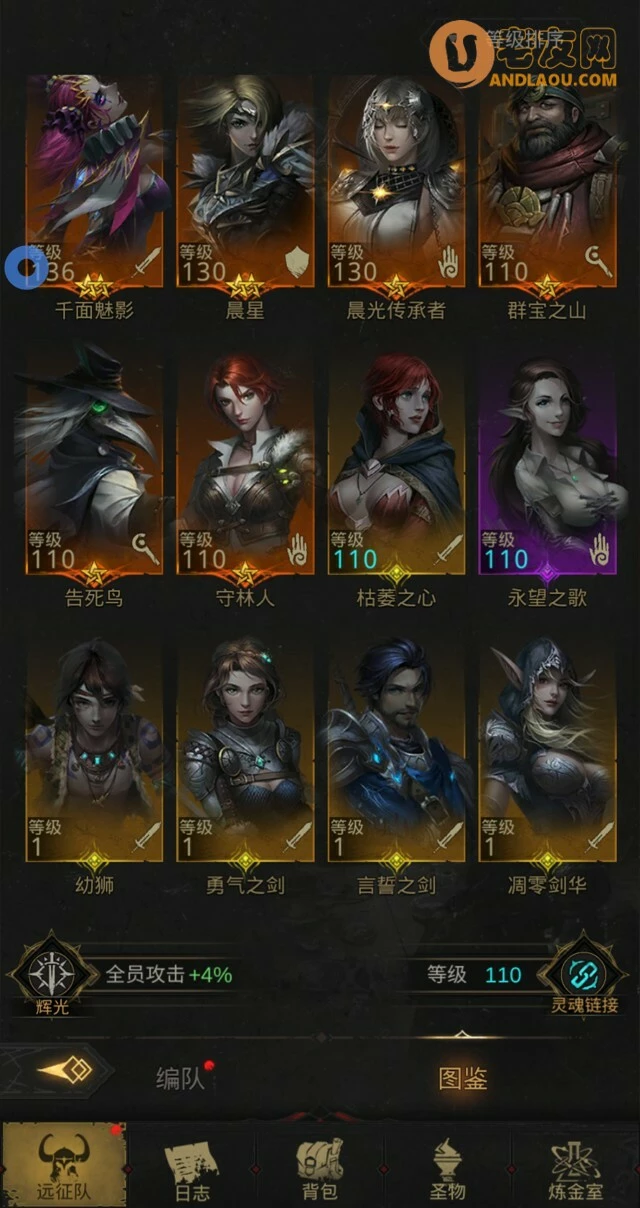
Task: Select the level 1 hero 幼狮
Action: pyautogui.click(x=94, y=750)
